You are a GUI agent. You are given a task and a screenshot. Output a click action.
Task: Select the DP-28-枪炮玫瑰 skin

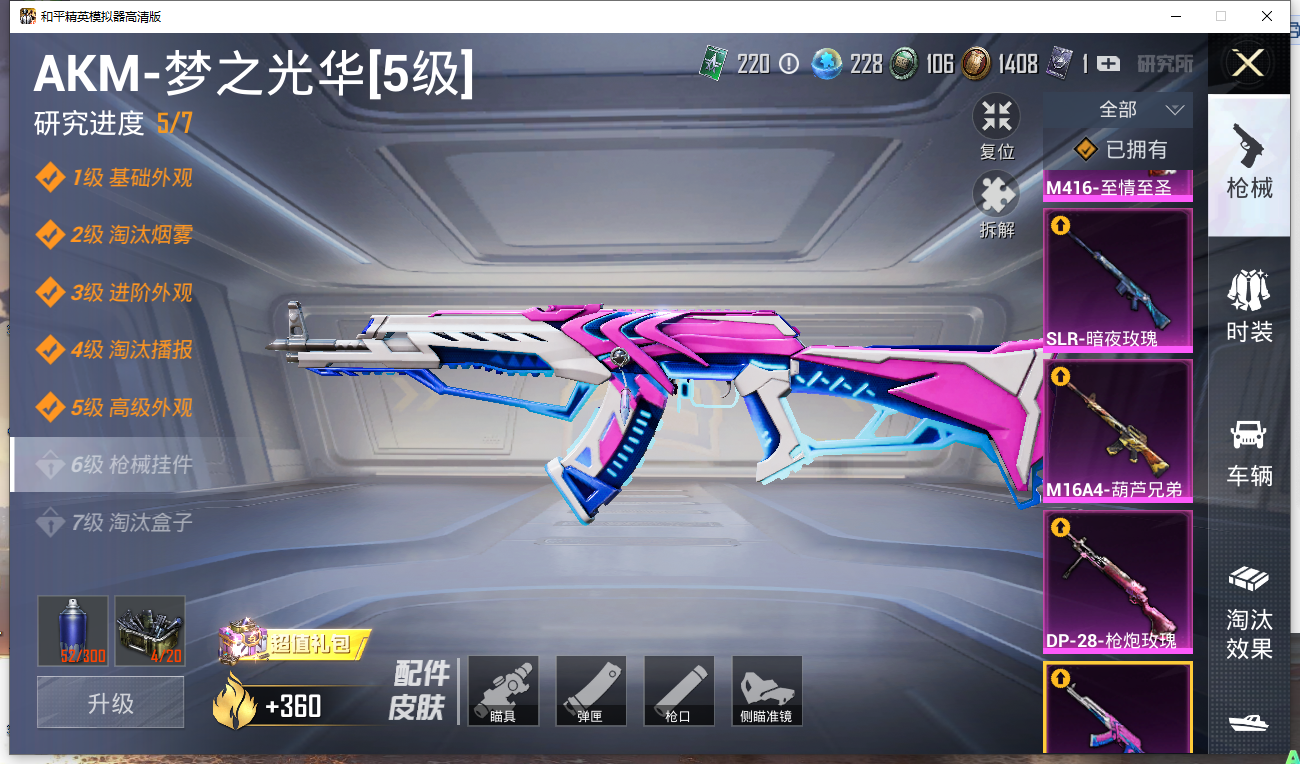1117,582
